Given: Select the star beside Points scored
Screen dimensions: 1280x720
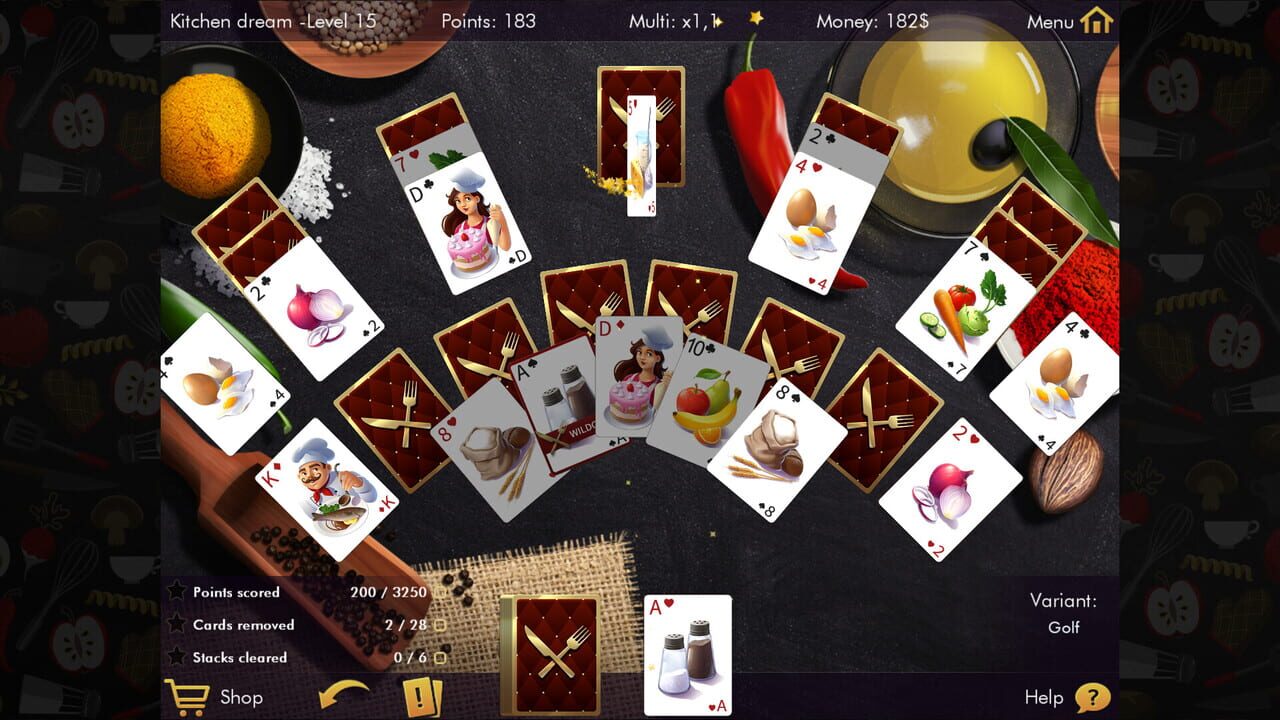Looking at the screenshot, I should point(177,591).
